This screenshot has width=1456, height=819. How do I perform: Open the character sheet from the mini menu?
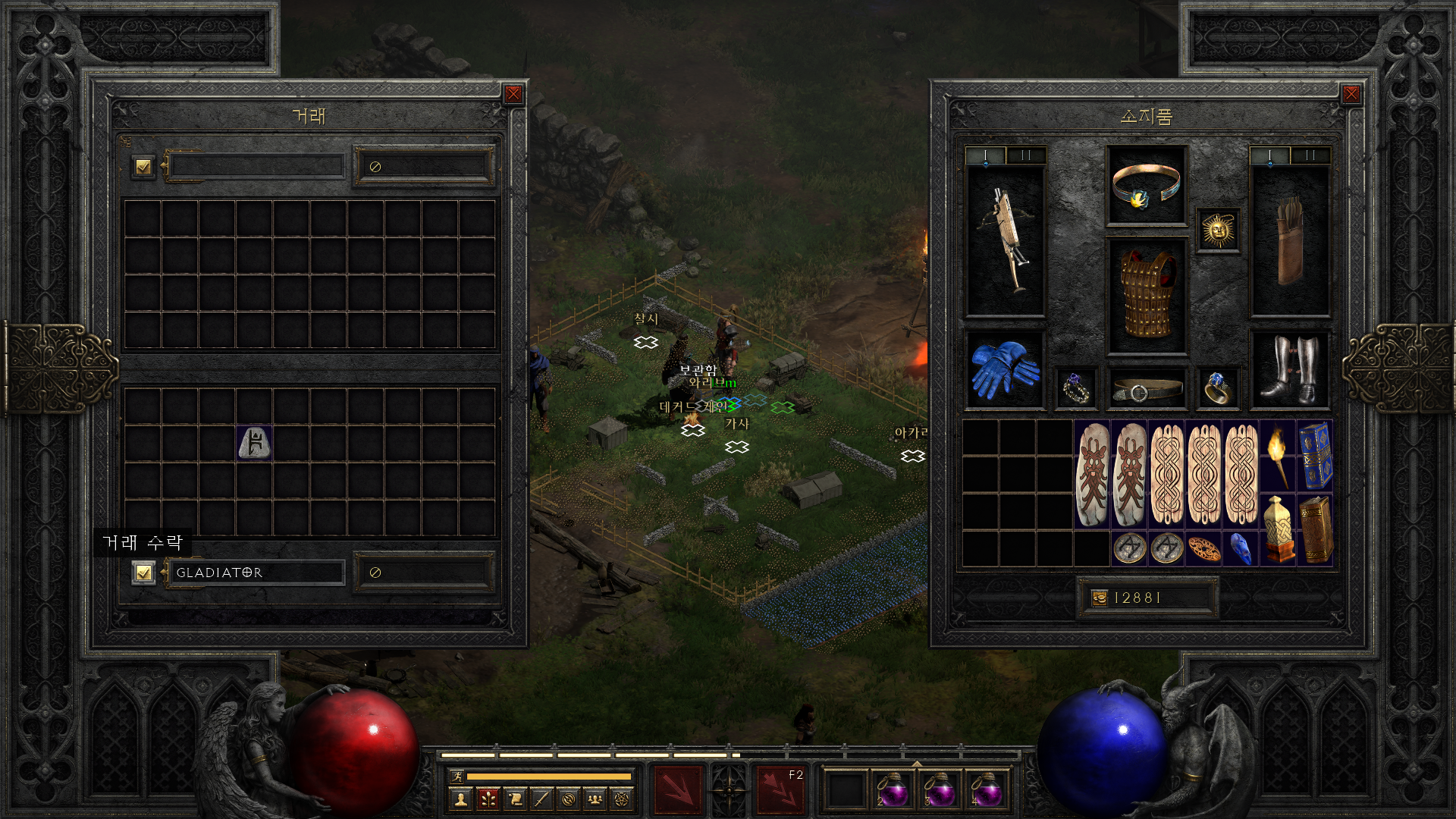coord(460,799)
